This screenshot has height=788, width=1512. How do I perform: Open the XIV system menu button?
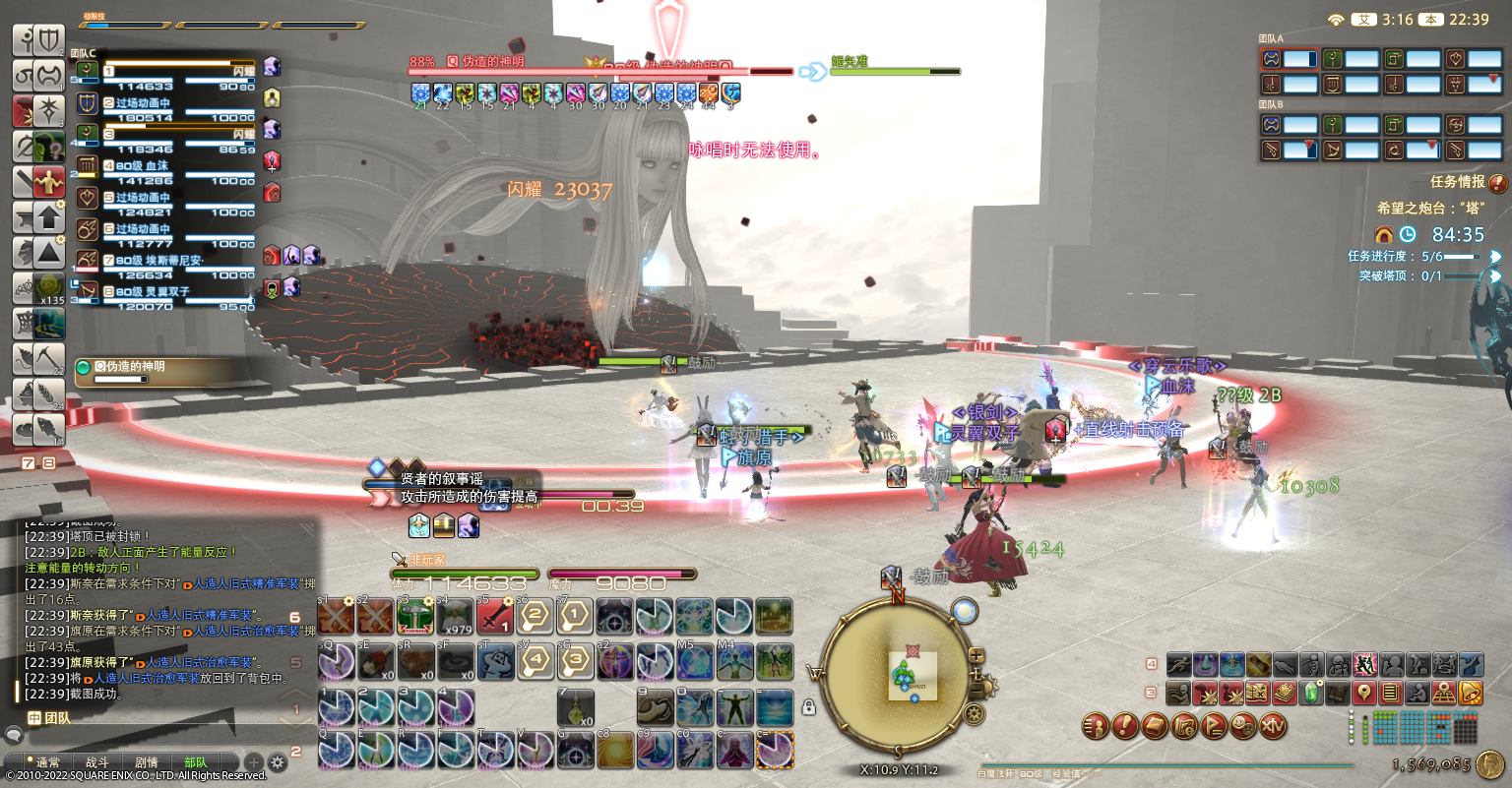1274,727
